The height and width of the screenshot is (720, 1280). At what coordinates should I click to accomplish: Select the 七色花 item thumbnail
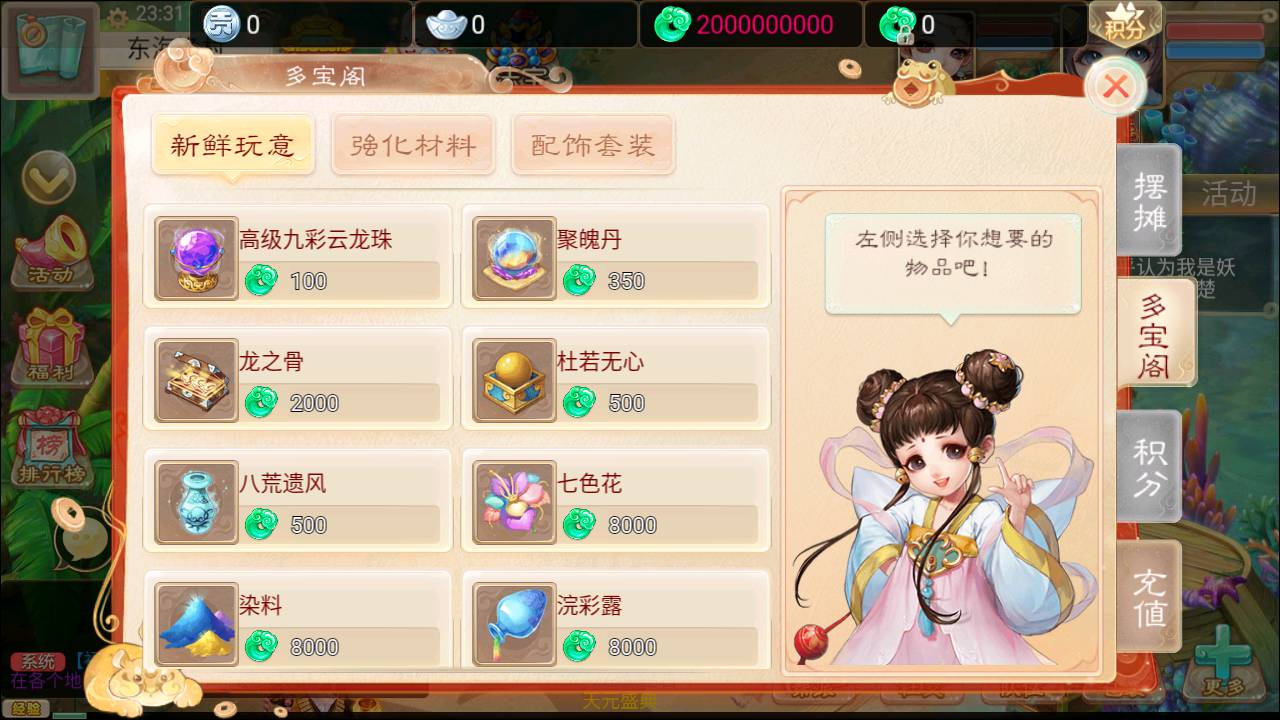tap(513, 500)
